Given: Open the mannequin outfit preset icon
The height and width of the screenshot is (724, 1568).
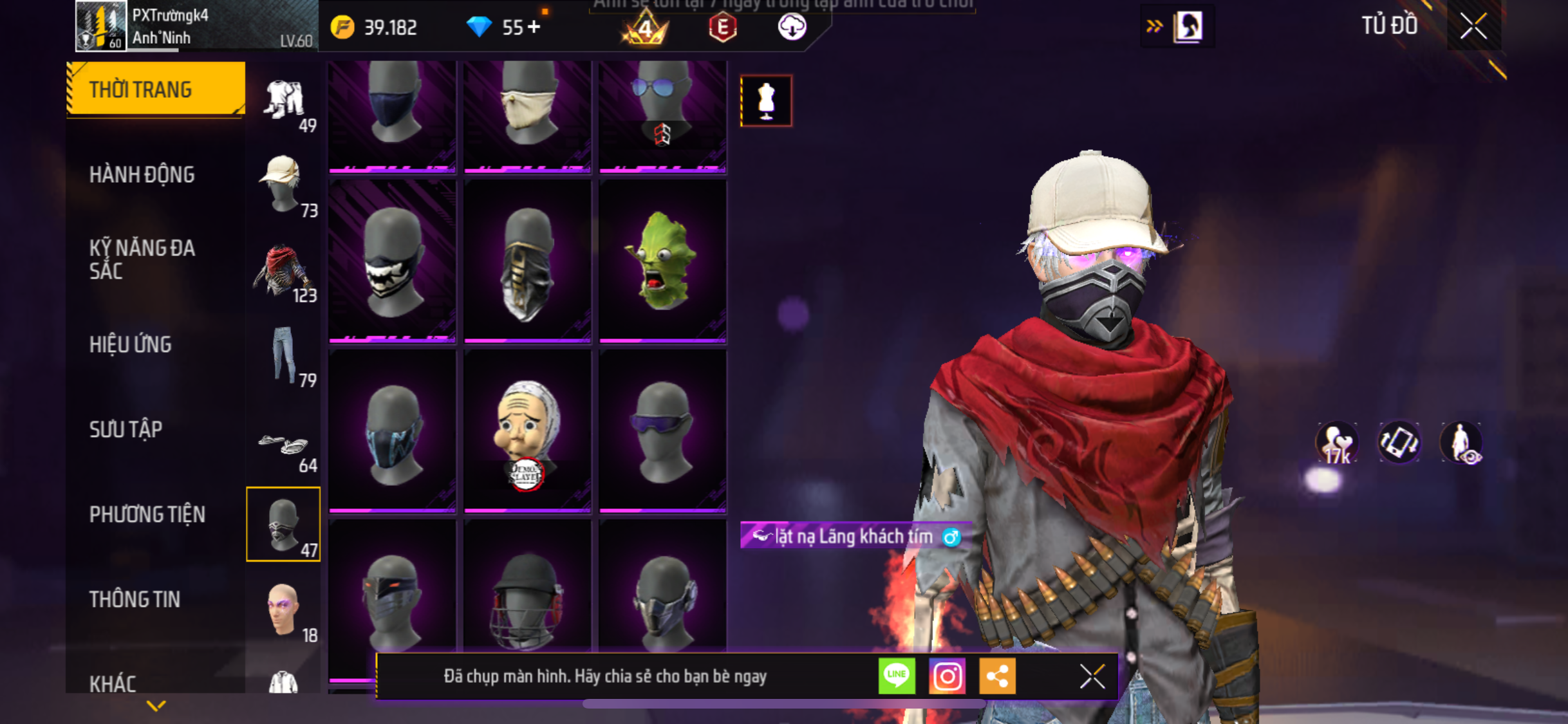Looking at the screenshot, I should pyautogui.click(x=766, y=101).
